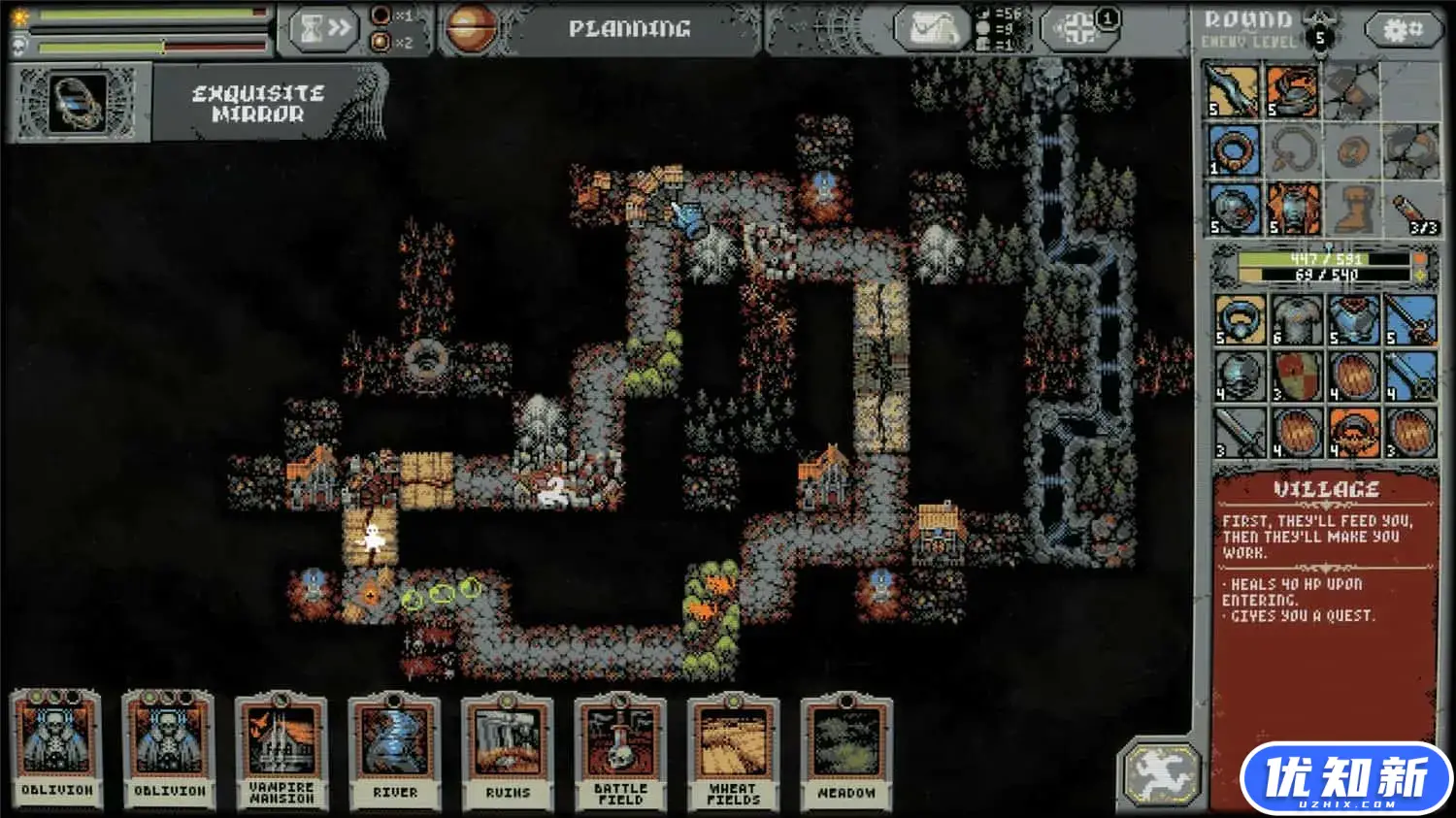Select the equipped potion flask slot

click(1410, 209)
